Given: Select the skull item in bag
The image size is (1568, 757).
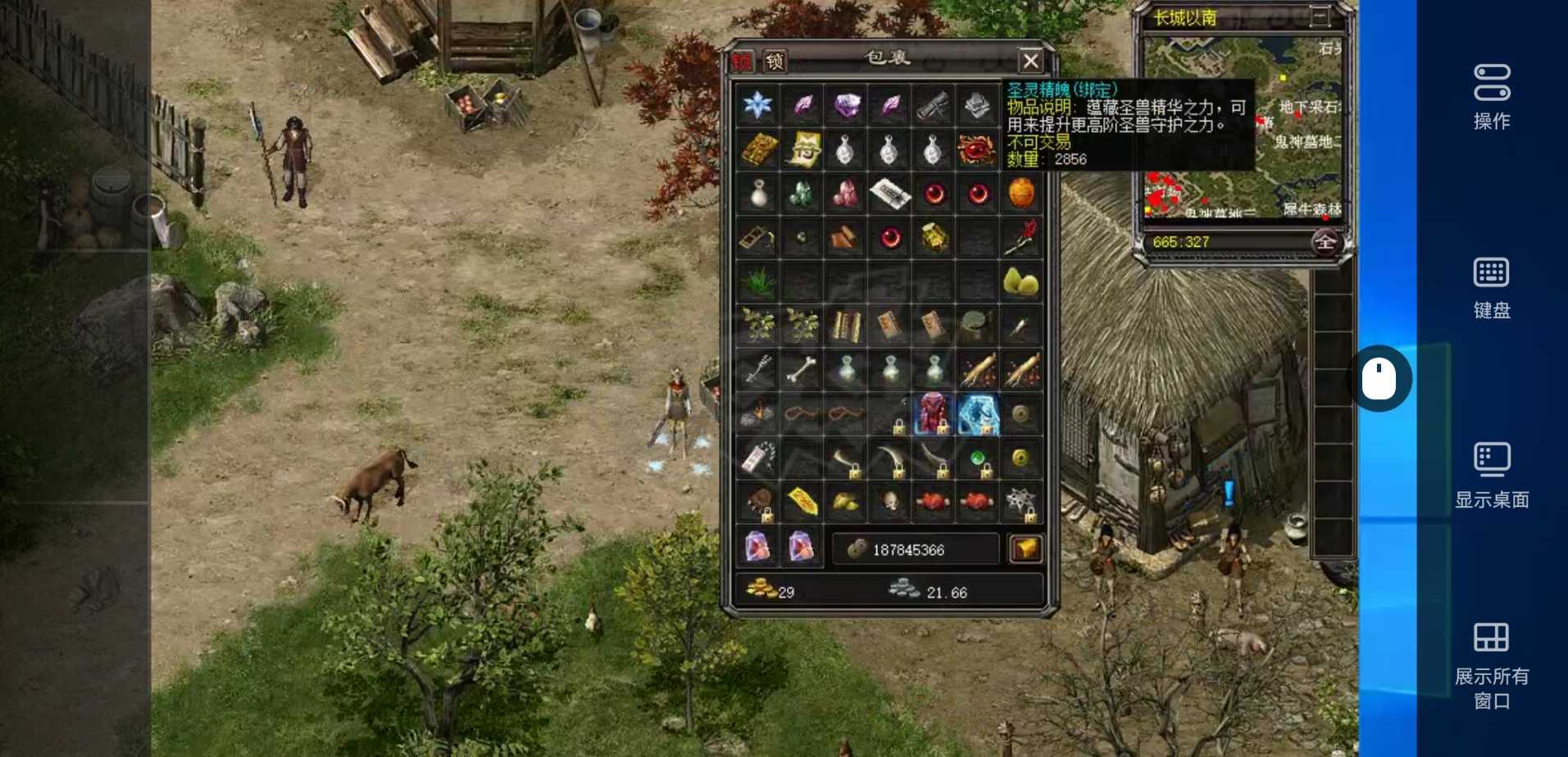Looking at the screenshot, I should (889, 502).
